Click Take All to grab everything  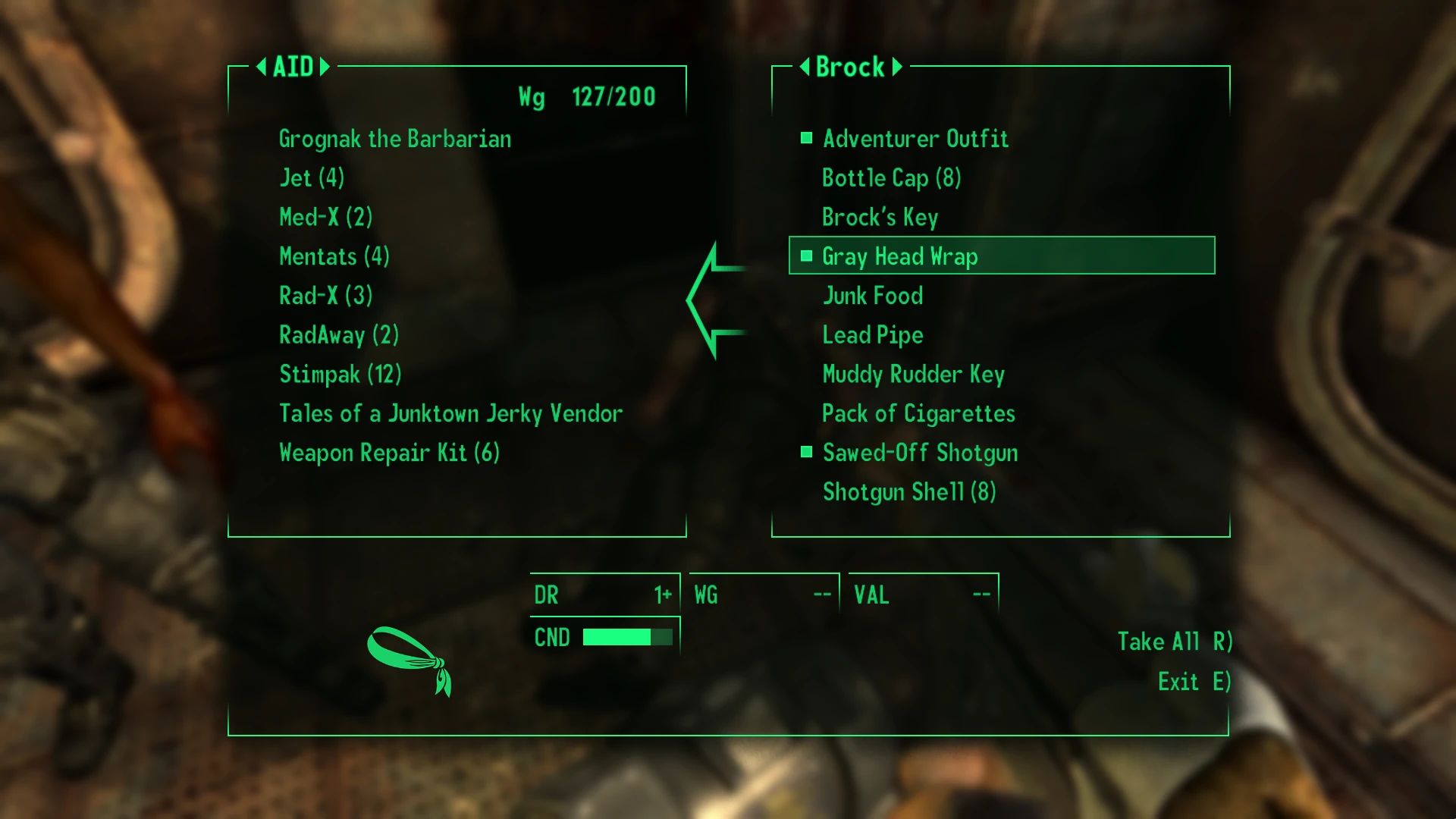point(1174,641)
